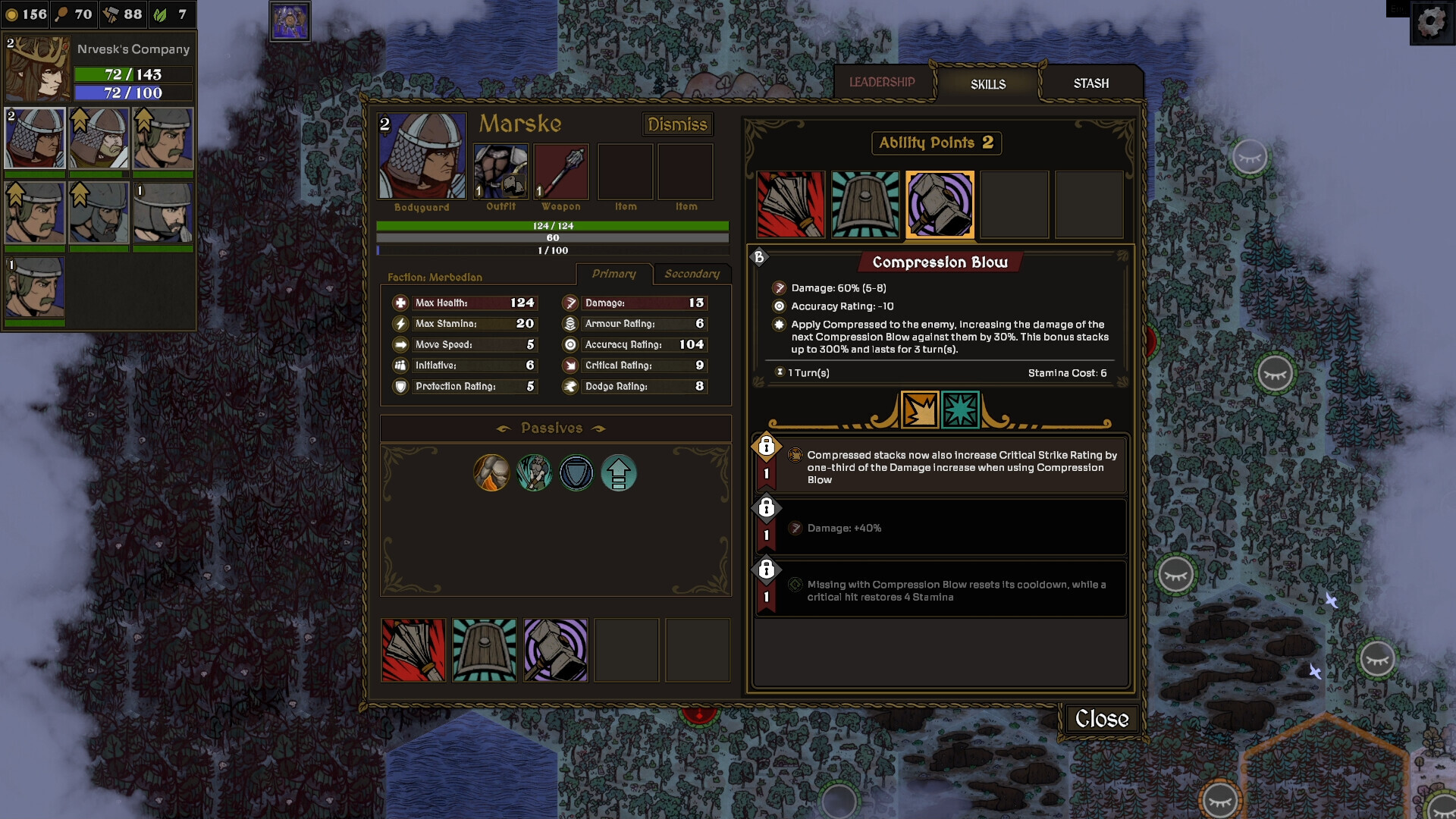The width and height of the screenshot is (1456, 819).
Task: Open the Stash tab
Action: click(x=1090, y=83)
